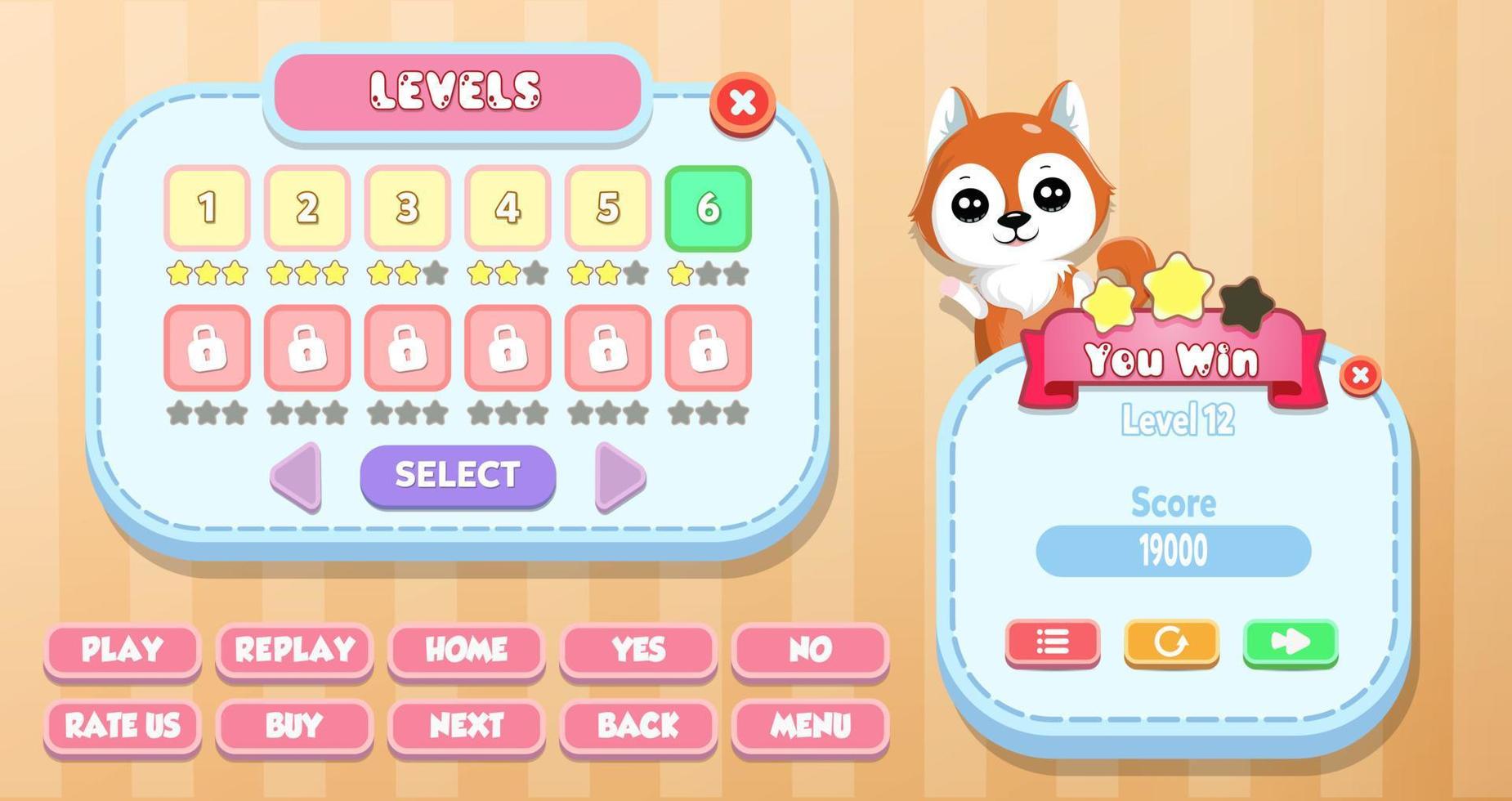
Task: Choose level 3 tile
Action: pyautogui.click(x=406, y=208)
